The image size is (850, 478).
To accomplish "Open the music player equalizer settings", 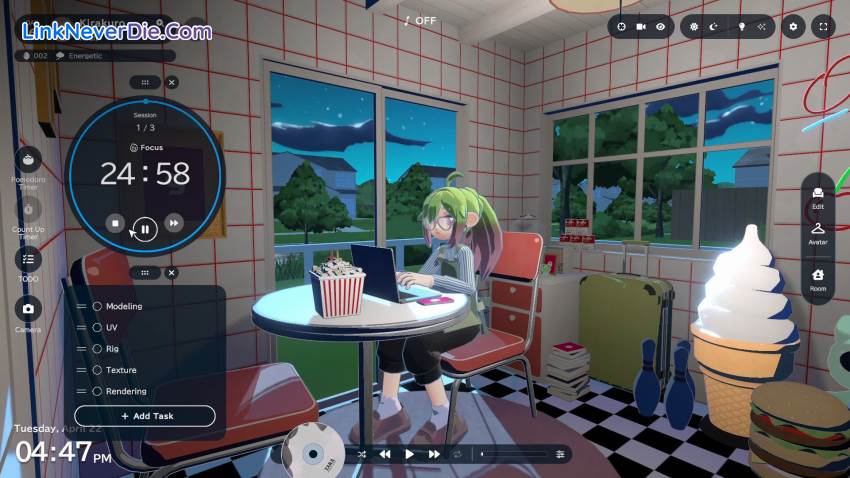I will 560,454.
